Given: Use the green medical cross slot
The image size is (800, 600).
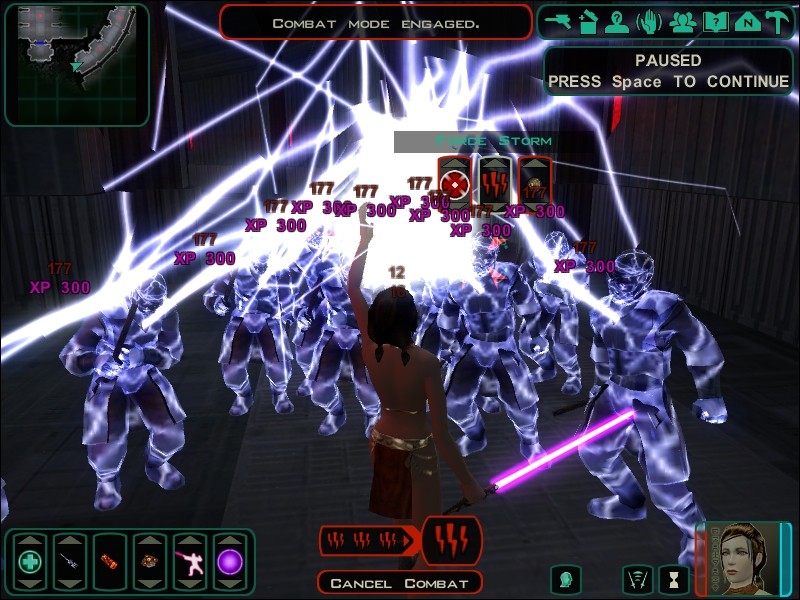Looking at the screenshot, I should [x=30, y=561].
